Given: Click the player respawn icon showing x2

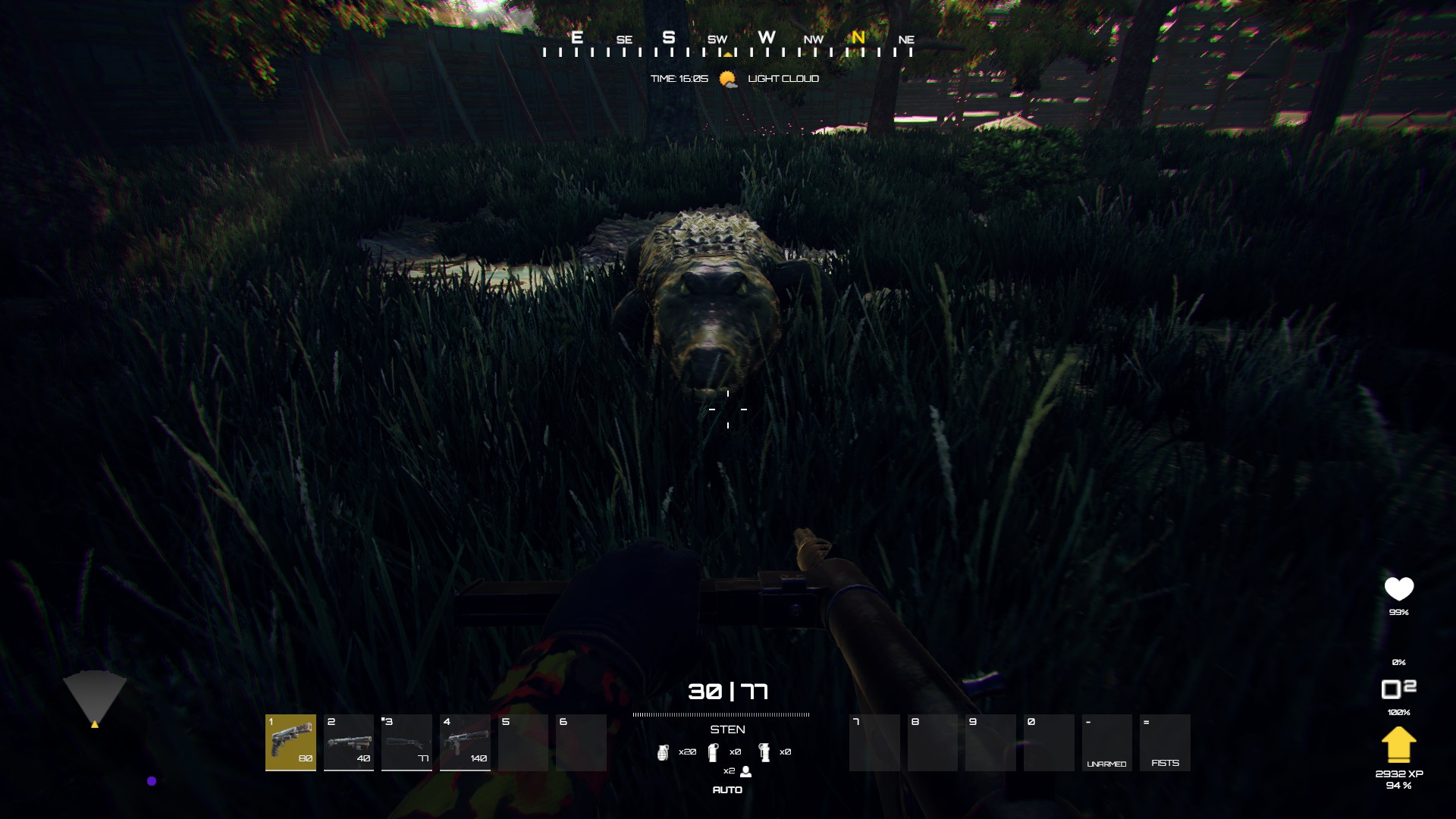Looking at the screenshot, I should (745, 770).
